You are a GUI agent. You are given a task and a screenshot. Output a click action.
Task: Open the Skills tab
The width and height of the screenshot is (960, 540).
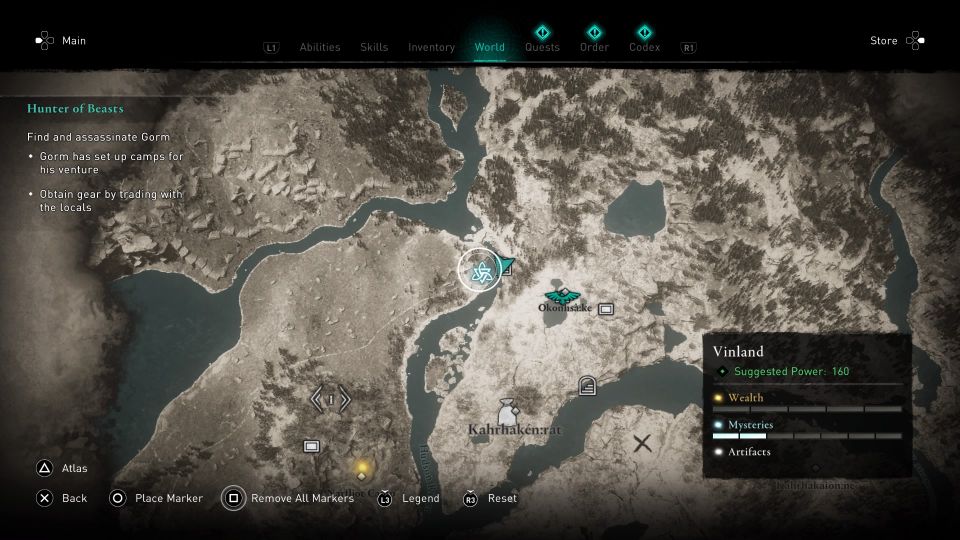pyautogui.click(x=374, y=47)
